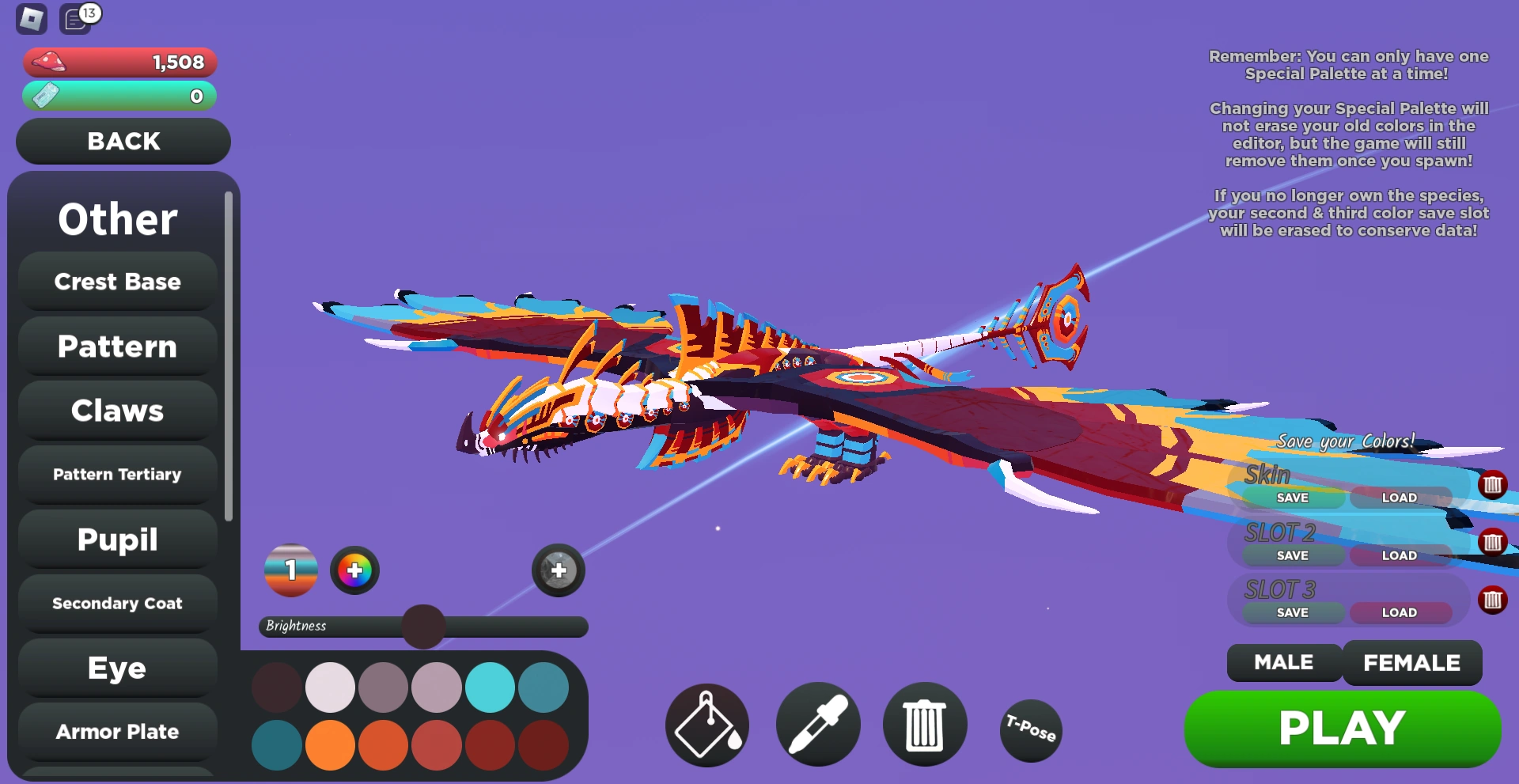Select the paint bucket fill tool

pos(706,724)
